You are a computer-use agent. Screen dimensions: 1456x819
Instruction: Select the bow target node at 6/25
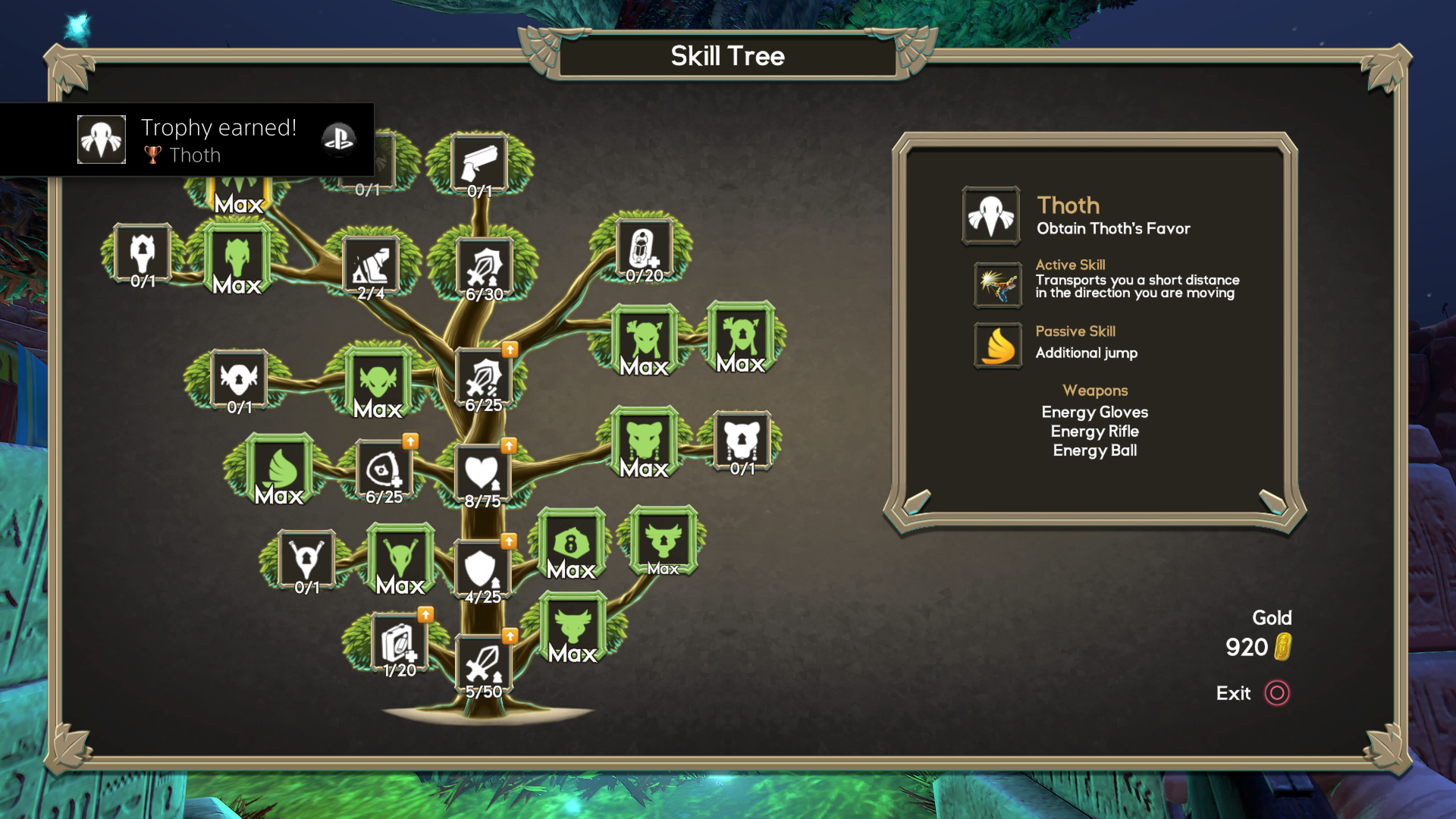coord(384,470)
